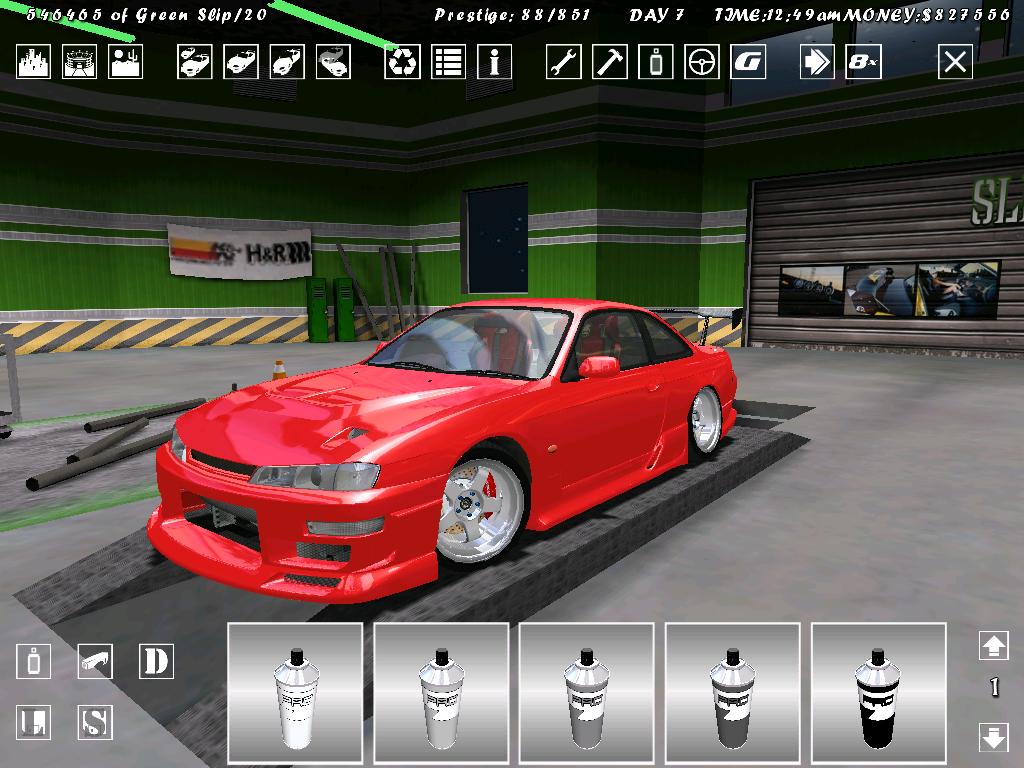Show car info with the i icon

coord(494,62)
